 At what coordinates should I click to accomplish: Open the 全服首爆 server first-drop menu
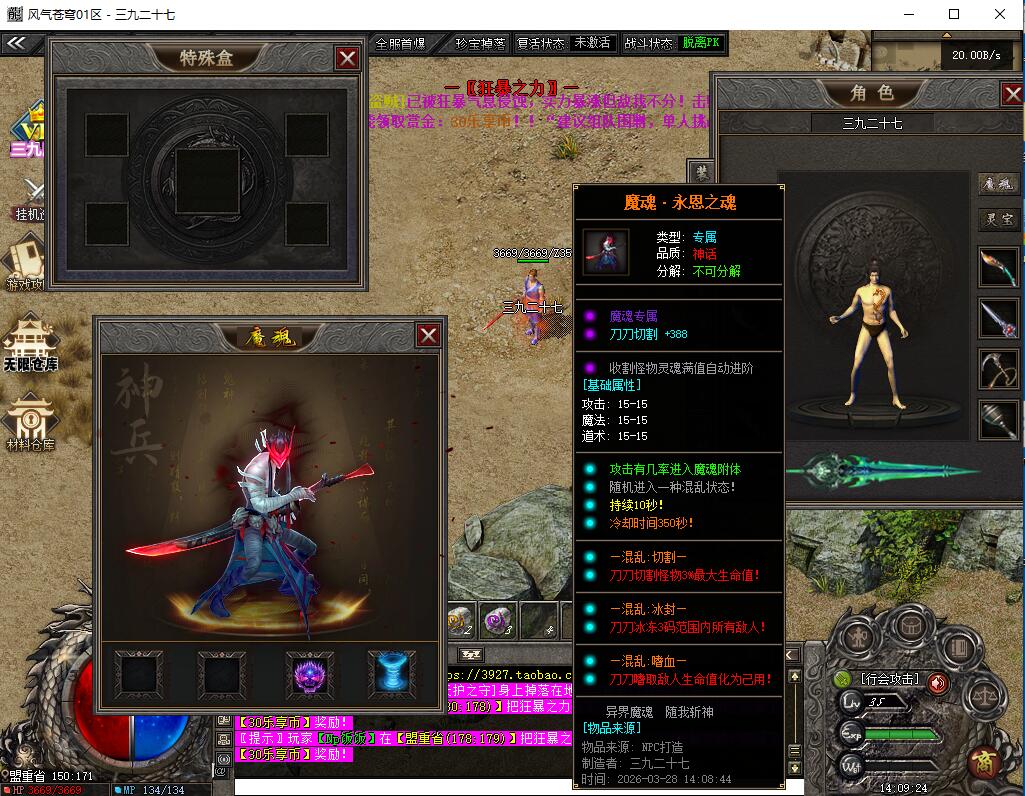(400, 44)
